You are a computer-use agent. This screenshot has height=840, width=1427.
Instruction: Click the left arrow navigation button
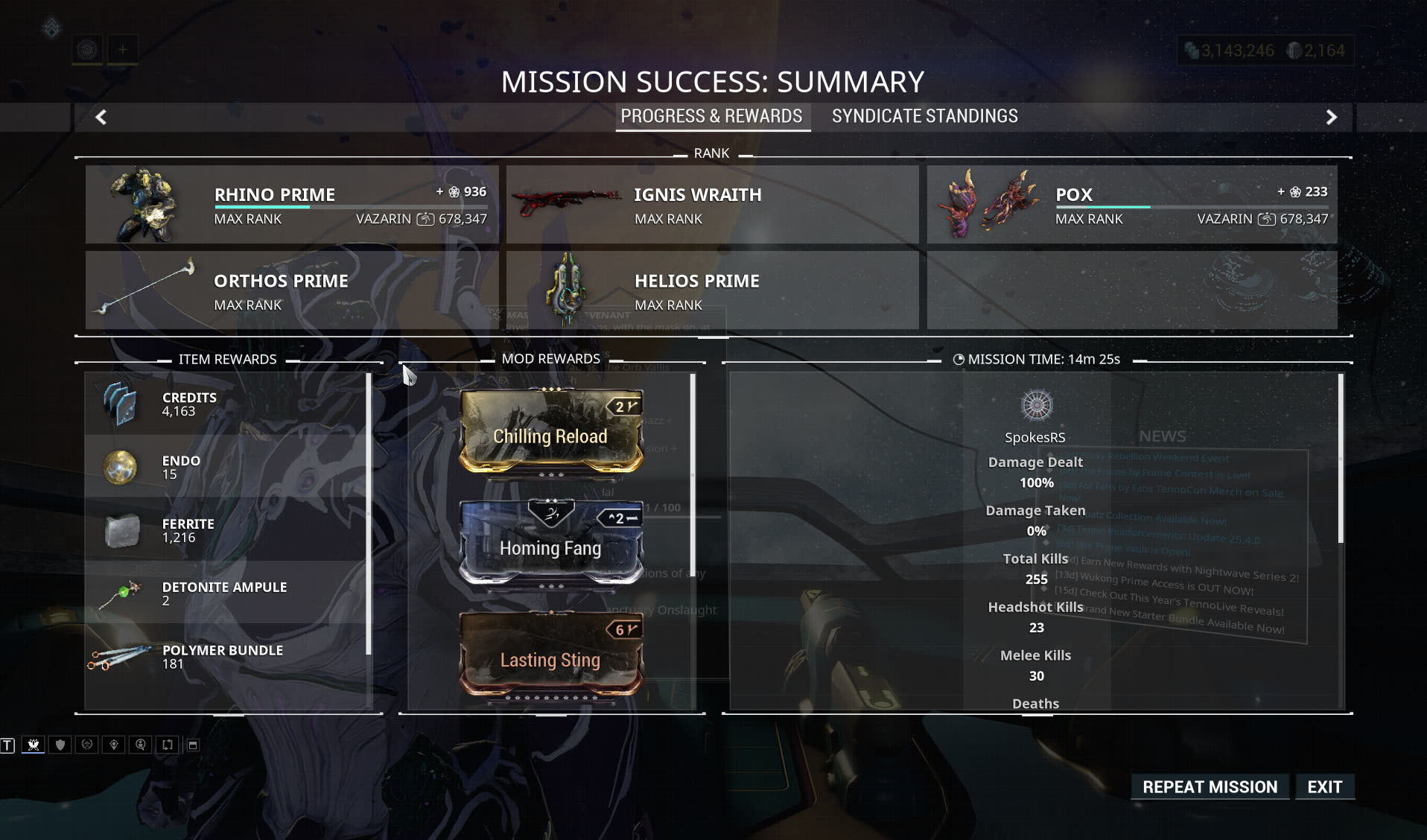click(101, 117)
